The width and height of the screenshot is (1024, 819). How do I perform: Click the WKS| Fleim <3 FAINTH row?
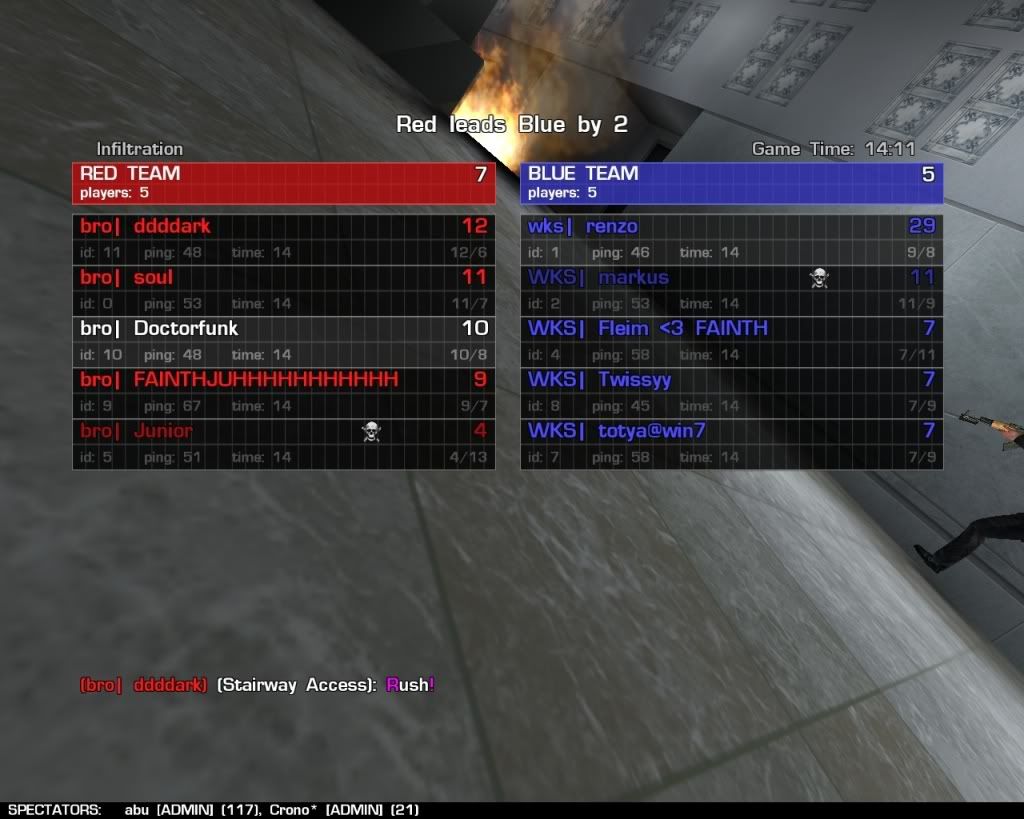coord(731,341)
